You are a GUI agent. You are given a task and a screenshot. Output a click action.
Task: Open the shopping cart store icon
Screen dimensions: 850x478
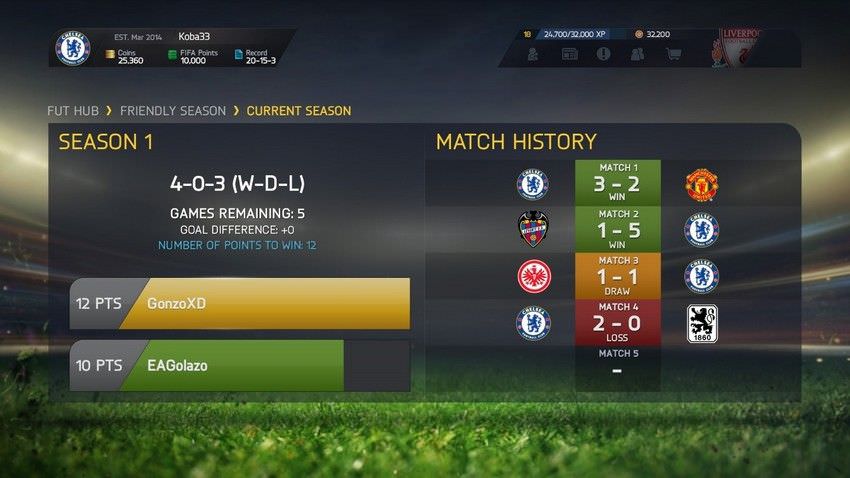(x=674, y=54)
